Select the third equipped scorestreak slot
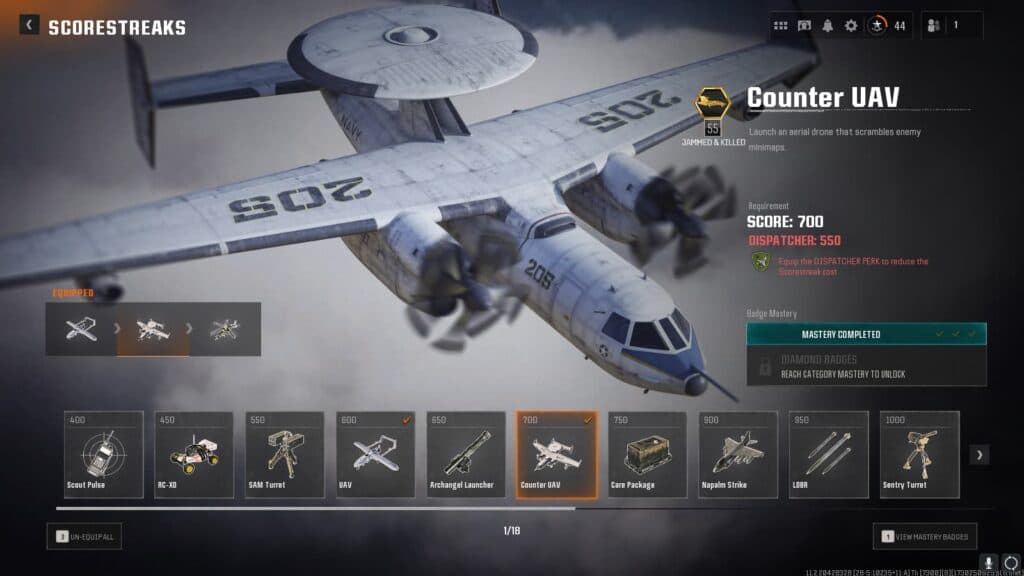Viewport: 1024px width, 576px height. pos(225,330)
